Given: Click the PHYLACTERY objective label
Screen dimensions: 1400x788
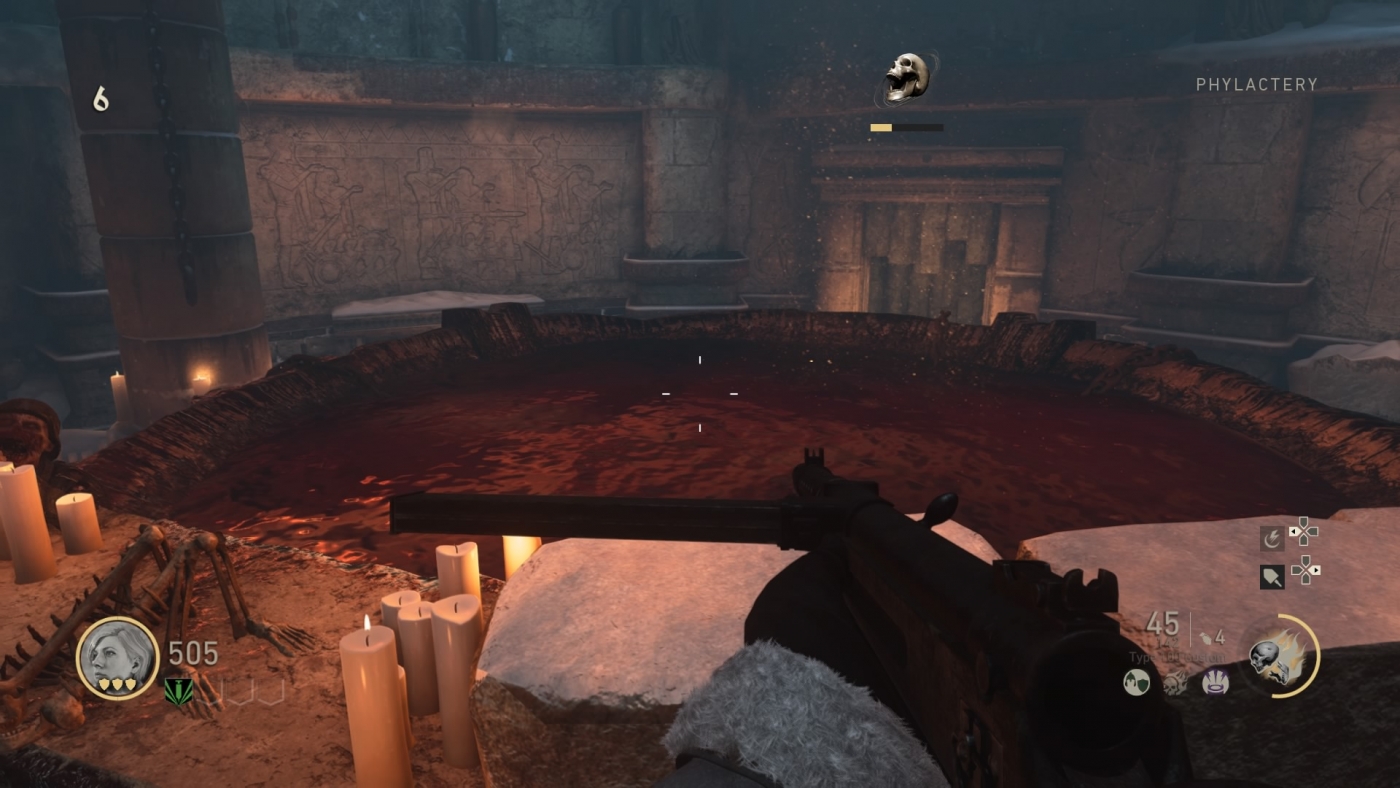Looking at the screenshot, I should click(1258, 84).
